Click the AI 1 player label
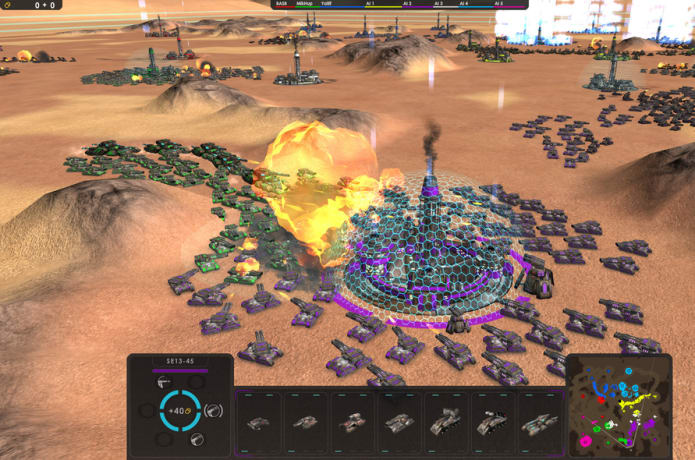 pyautogui.click(x=371, y=4)
